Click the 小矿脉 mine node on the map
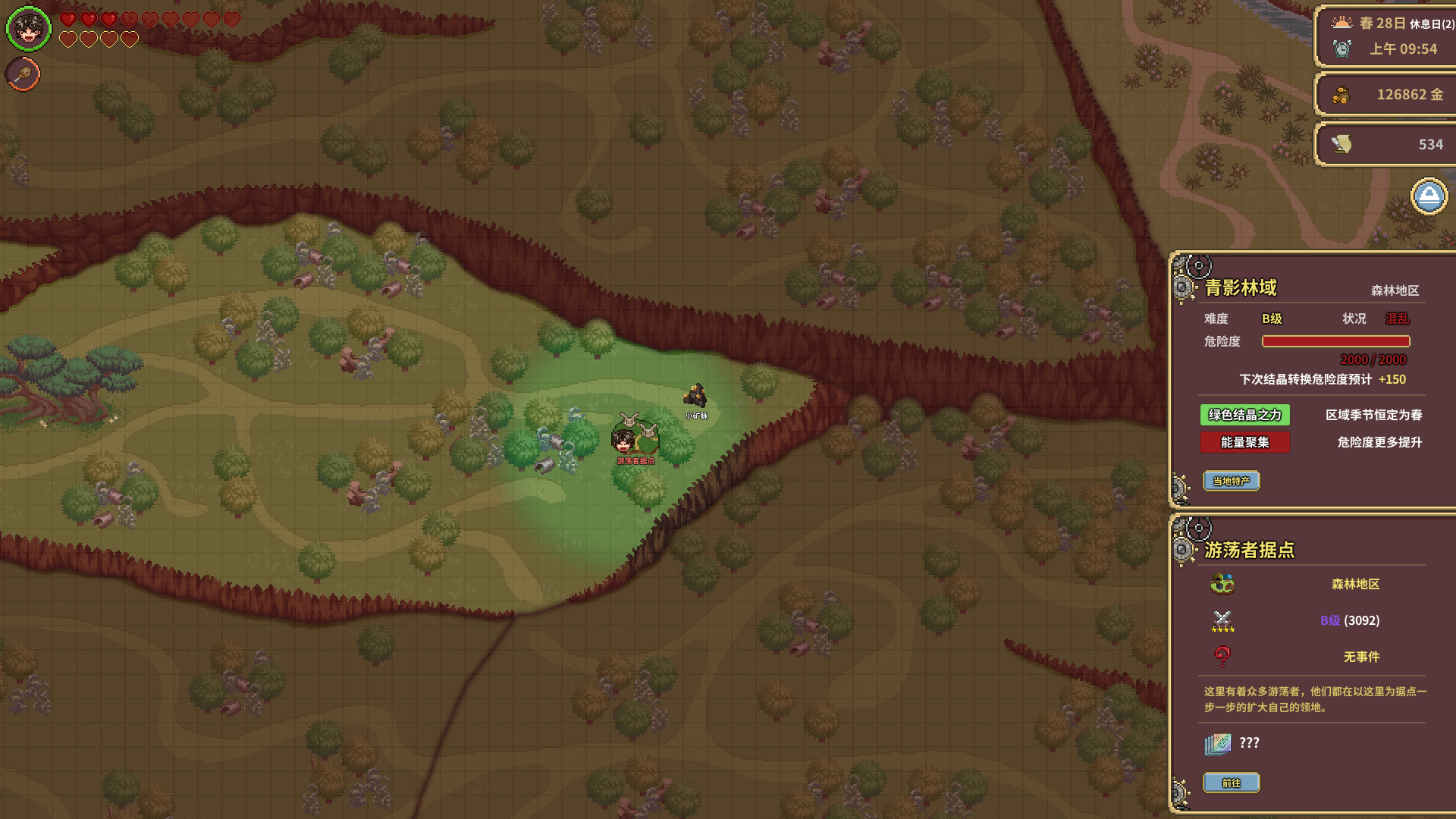 (x=695, y=394)
